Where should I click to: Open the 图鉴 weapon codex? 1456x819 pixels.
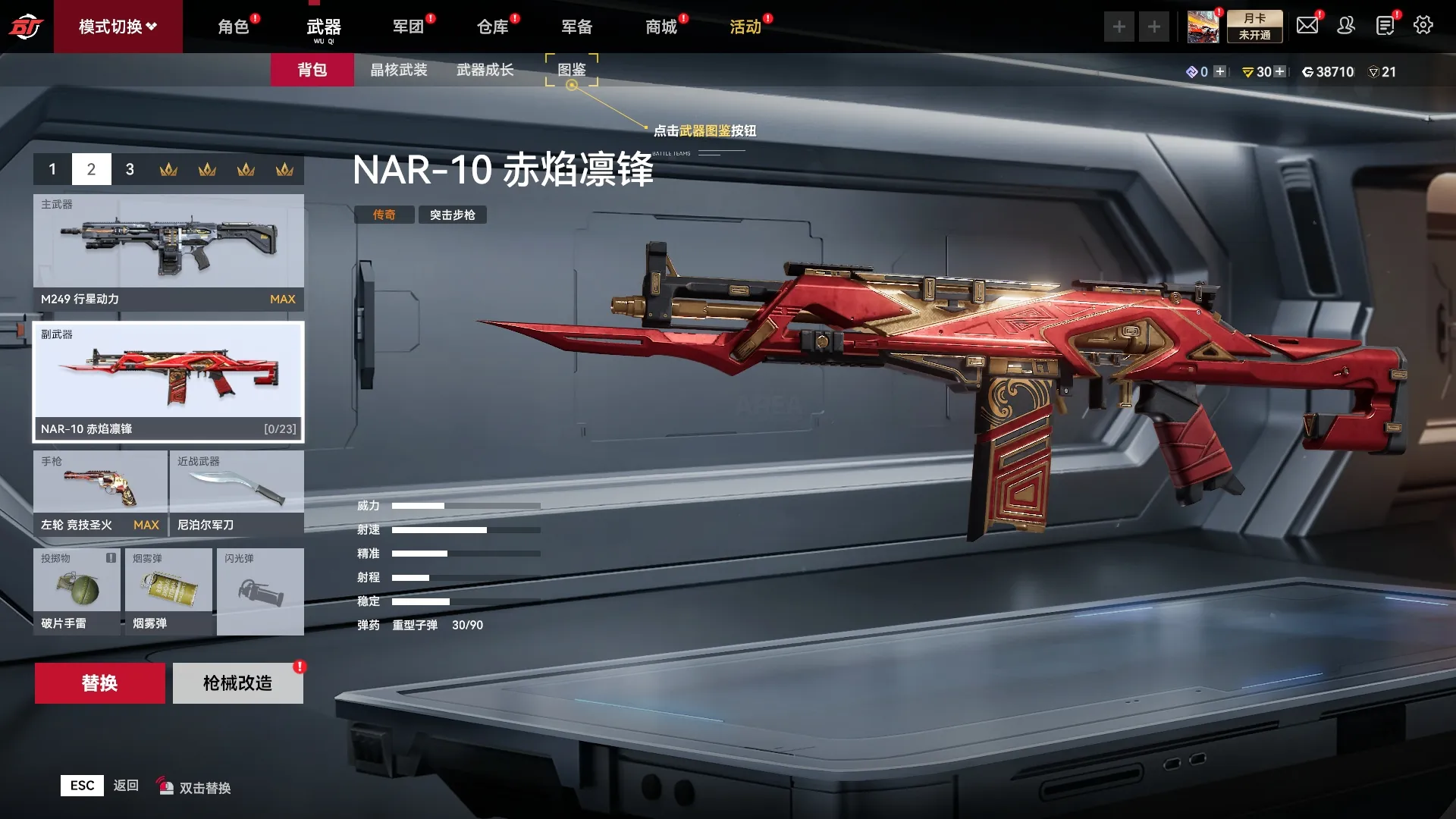point(572,70)
